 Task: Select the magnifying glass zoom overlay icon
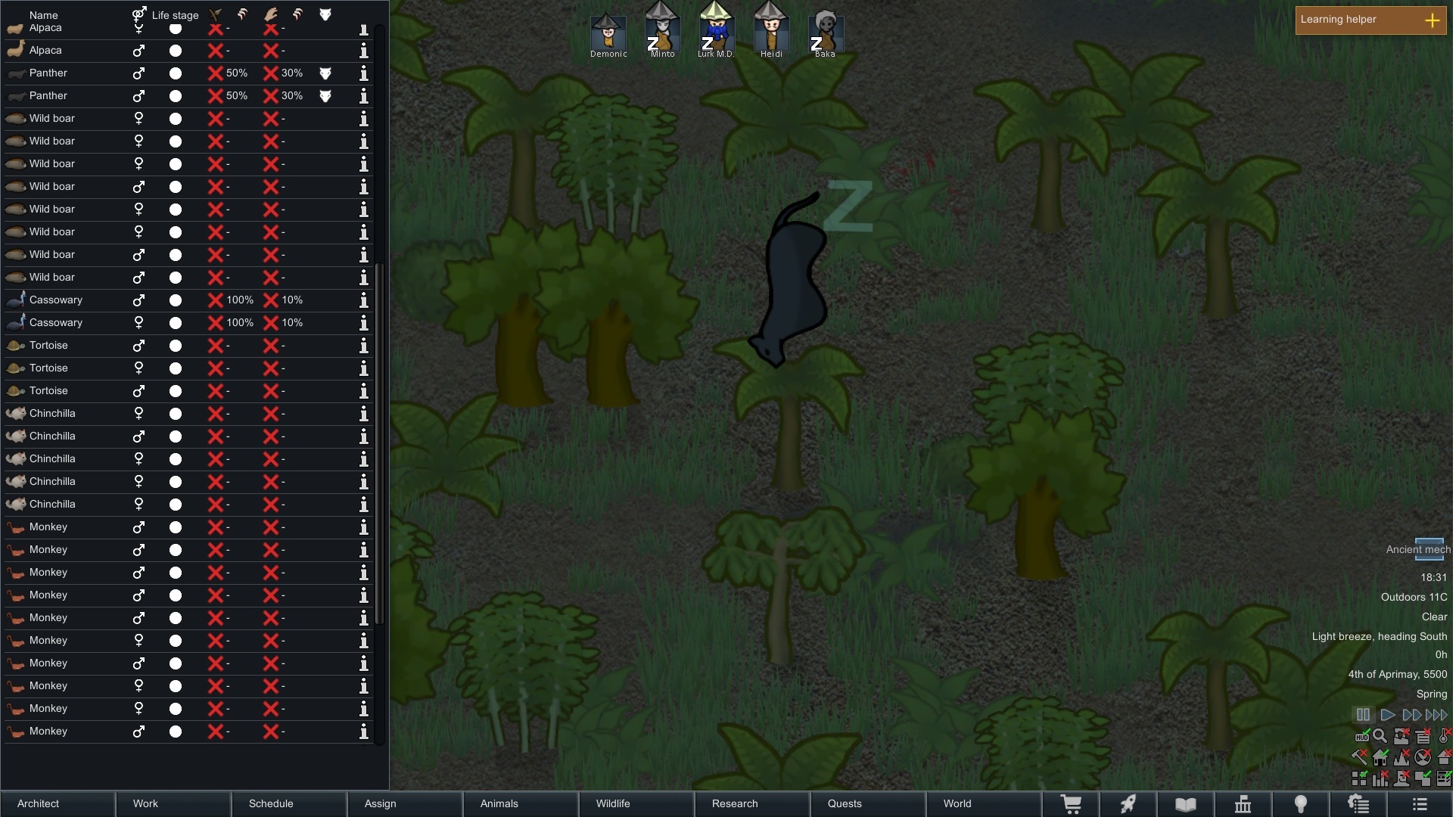click(x=1380, y=735)
